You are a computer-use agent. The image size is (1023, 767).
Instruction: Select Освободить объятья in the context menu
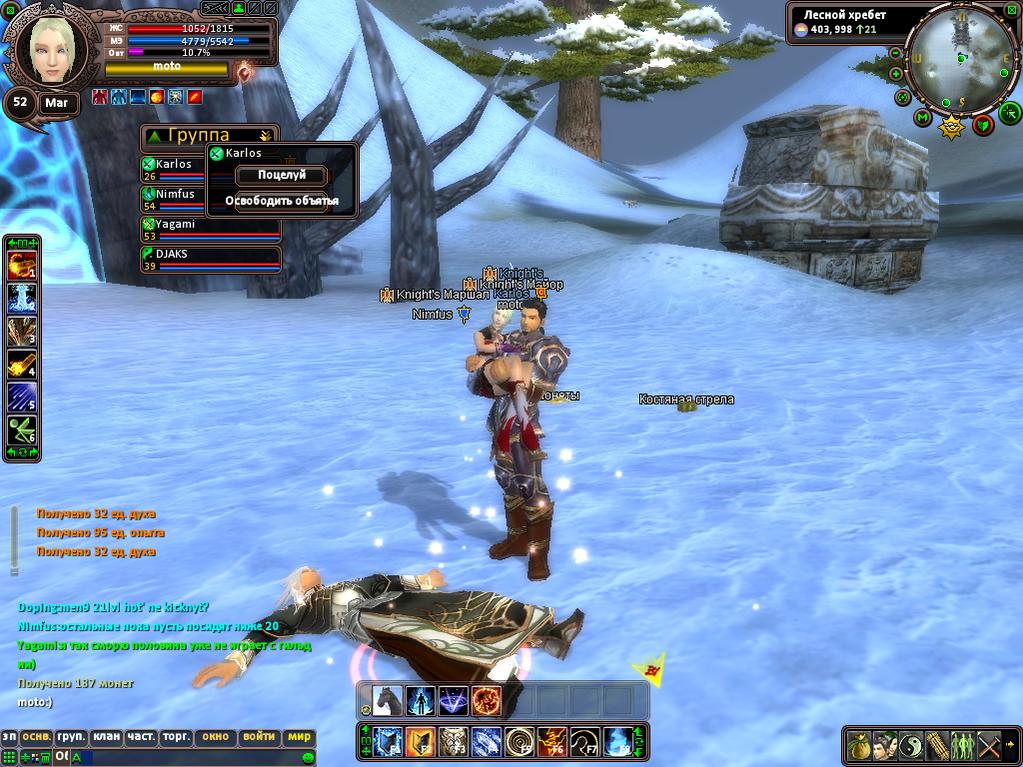[281, 201]
